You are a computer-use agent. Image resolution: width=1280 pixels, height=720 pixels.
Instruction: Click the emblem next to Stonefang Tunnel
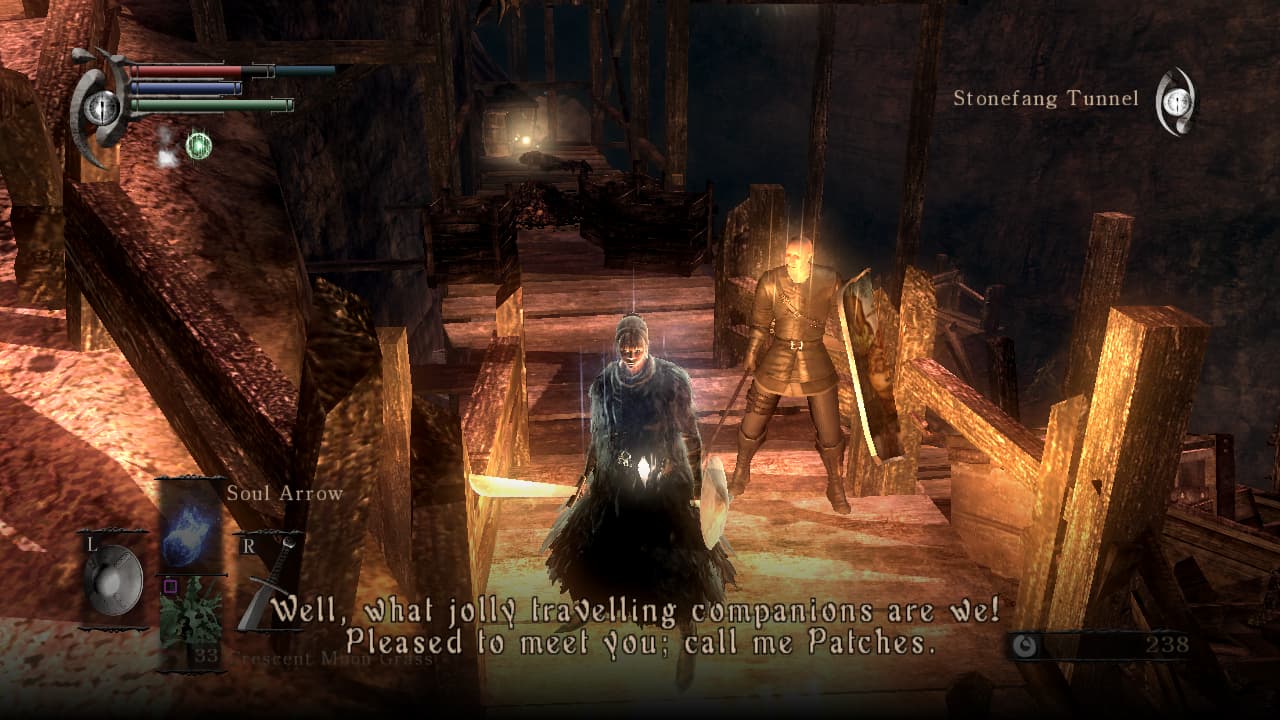[x=1177, y=100]
